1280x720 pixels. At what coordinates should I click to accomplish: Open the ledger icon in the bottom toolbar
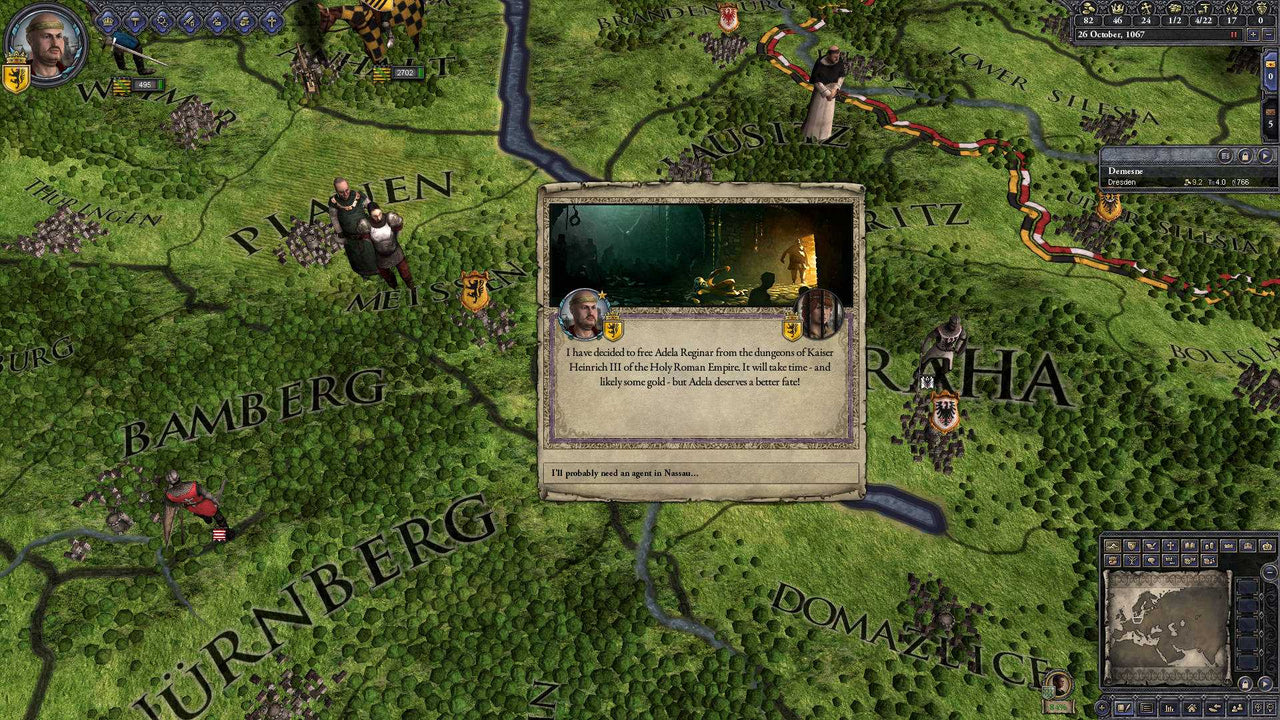coord(1147,708)
